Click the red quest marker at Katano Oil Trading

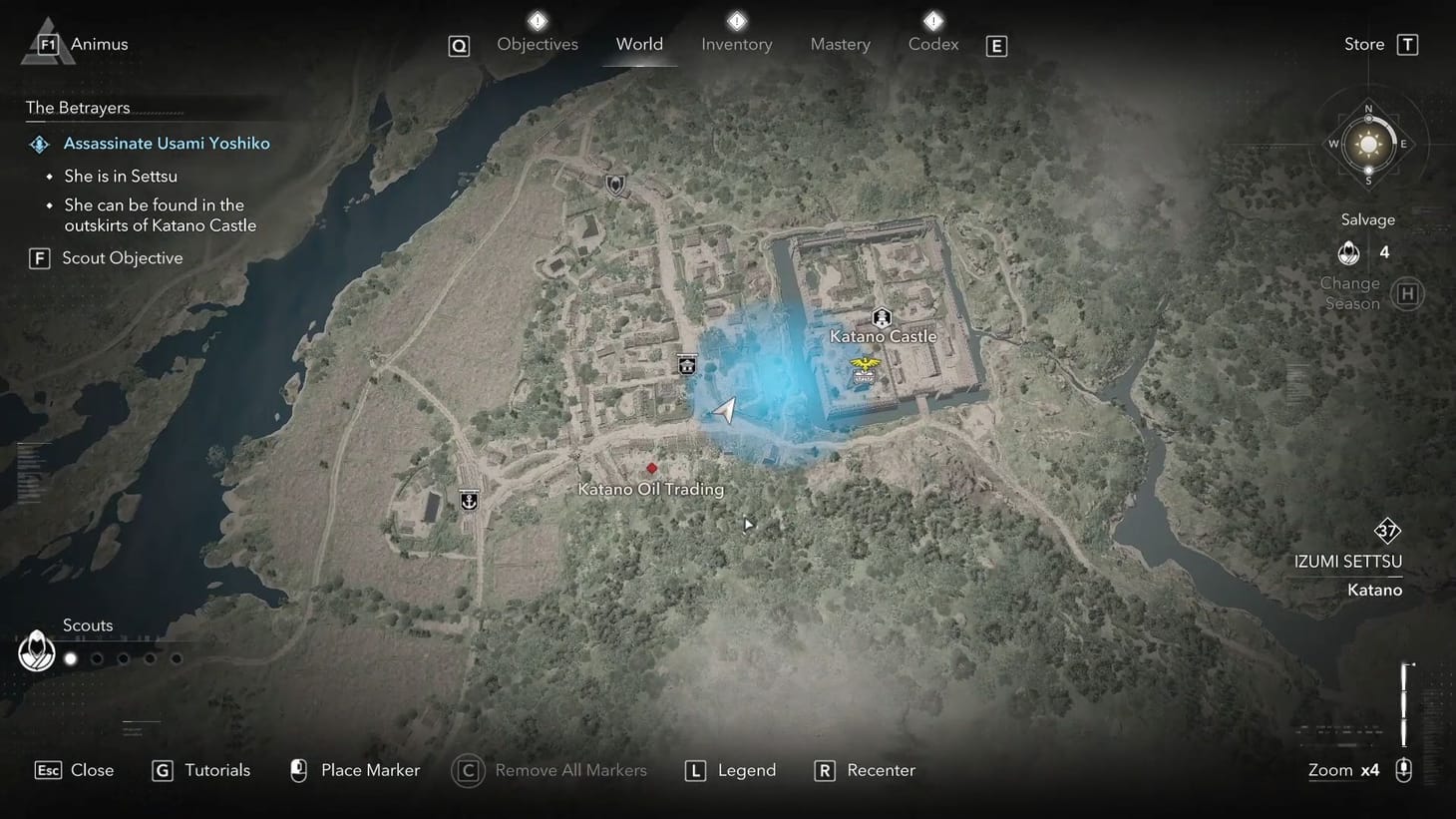click(651, 468)
